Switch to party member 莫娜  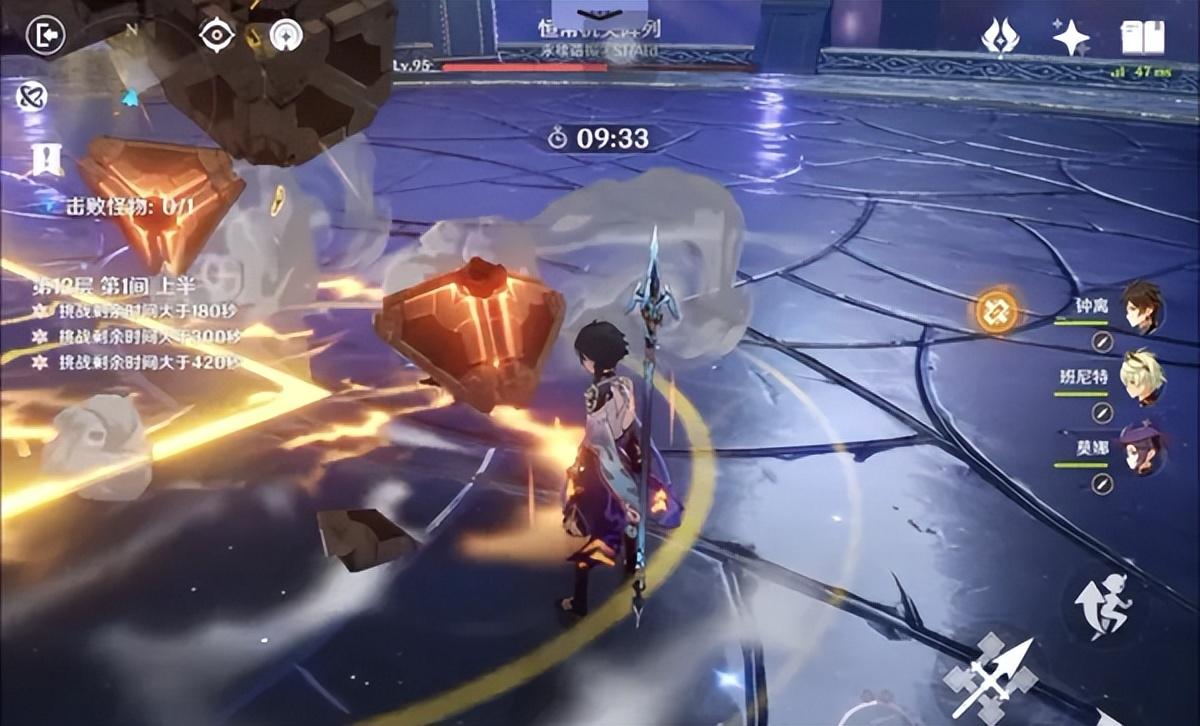coord(1142,447)
